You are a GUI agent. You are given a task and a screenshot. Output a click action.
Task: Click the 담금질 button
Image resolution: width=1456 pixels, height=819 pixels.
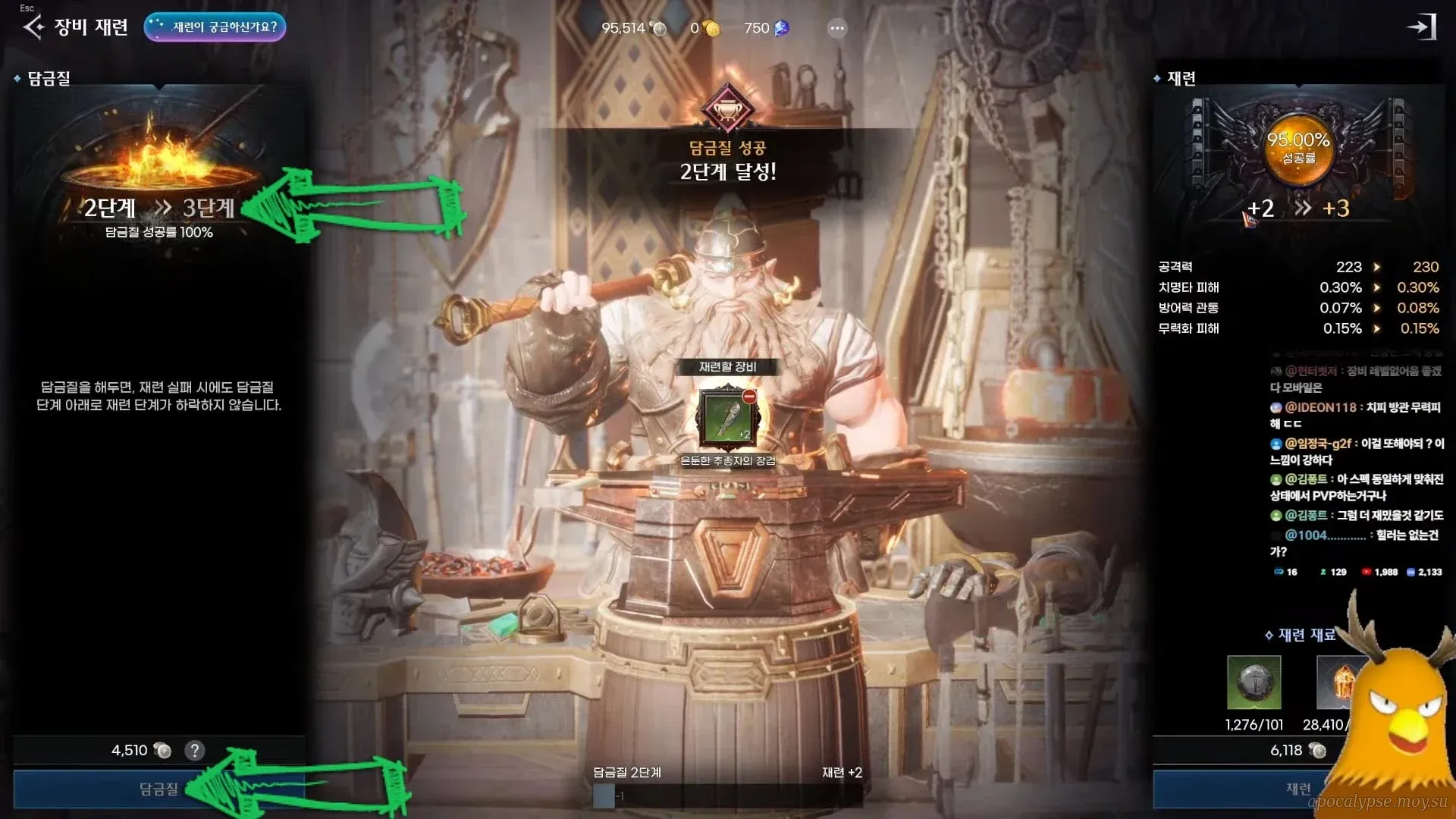(158, 789)
